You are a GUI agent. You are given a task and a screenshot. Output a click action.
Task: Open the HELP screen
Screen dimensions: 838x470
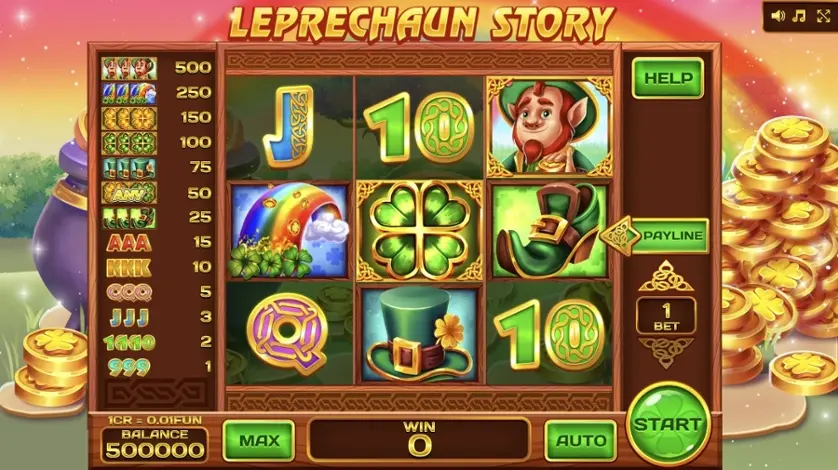pyautogui.click(x=667, y=78)
